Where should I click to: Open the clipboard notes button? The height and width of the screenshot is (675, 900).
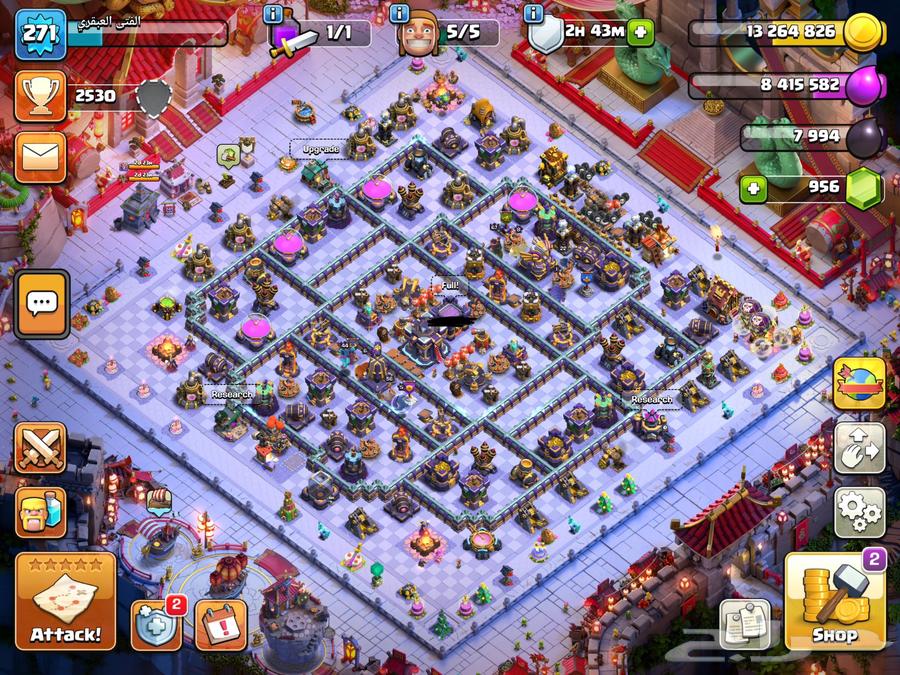coord(745,625)
